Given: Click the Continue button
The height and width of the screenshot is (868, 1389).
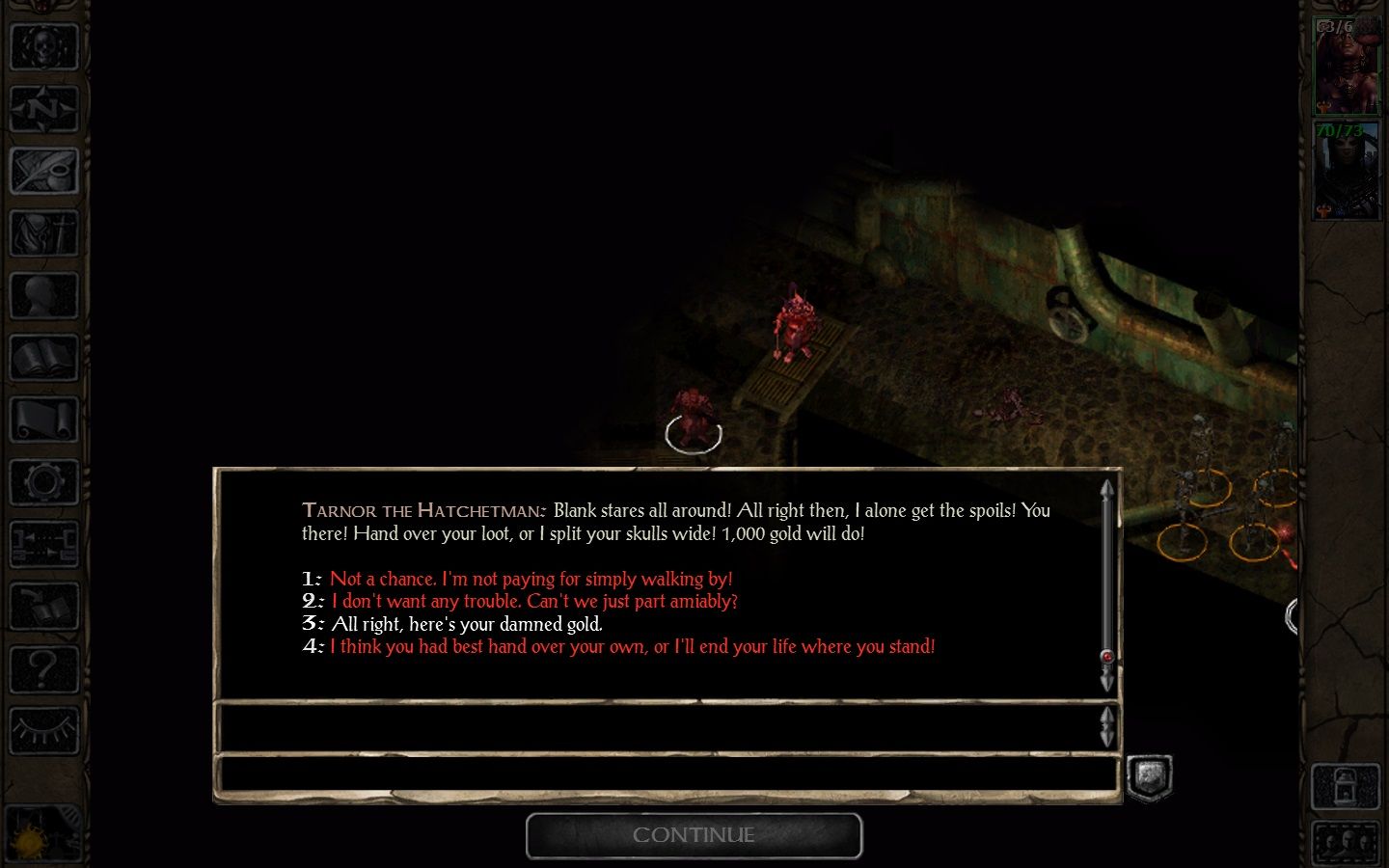Looking at the screenshot, I should 694,835.
